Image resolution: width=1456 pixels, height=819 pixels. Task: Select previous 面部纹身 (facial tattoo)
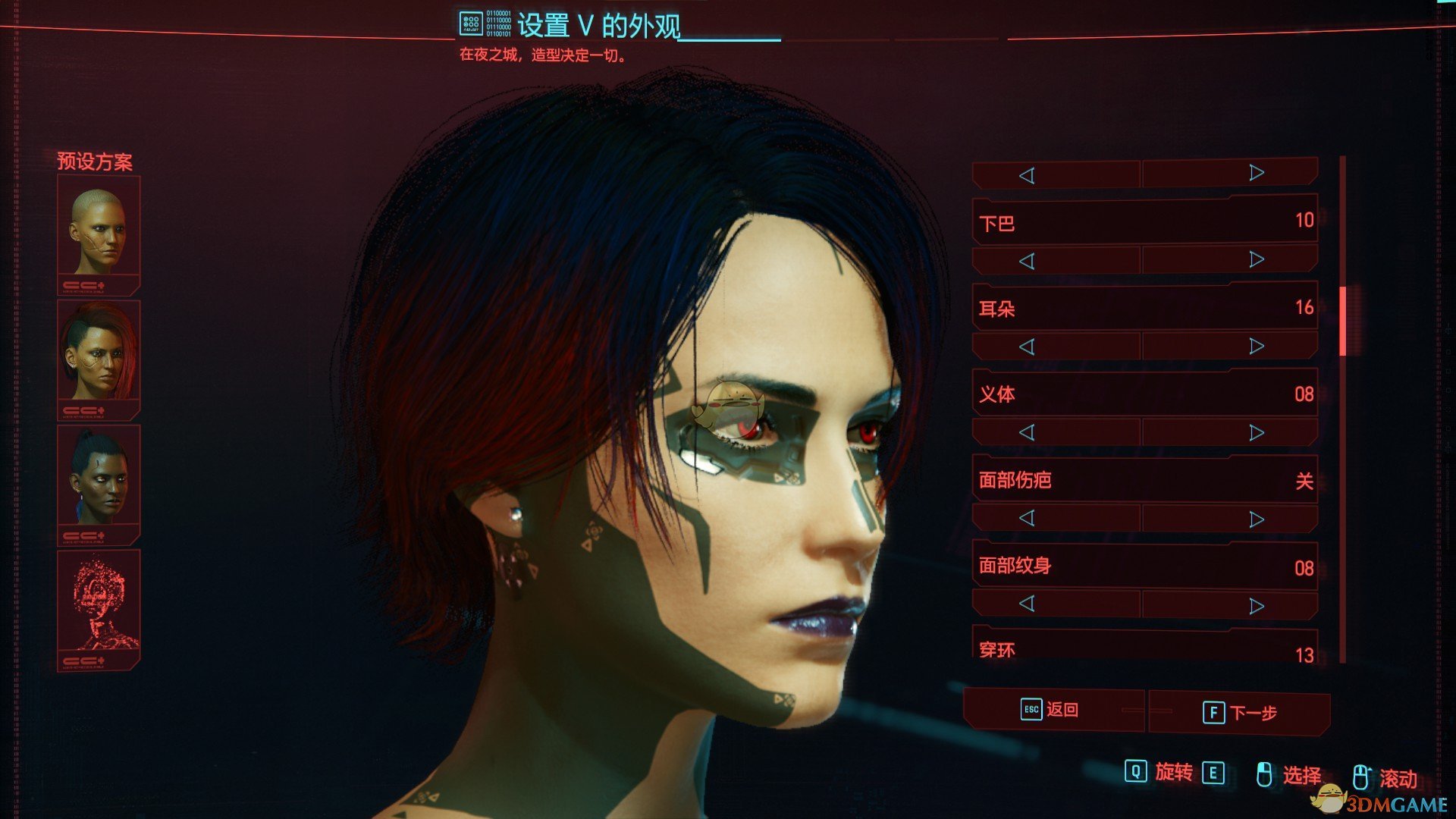coord(1027,604)
